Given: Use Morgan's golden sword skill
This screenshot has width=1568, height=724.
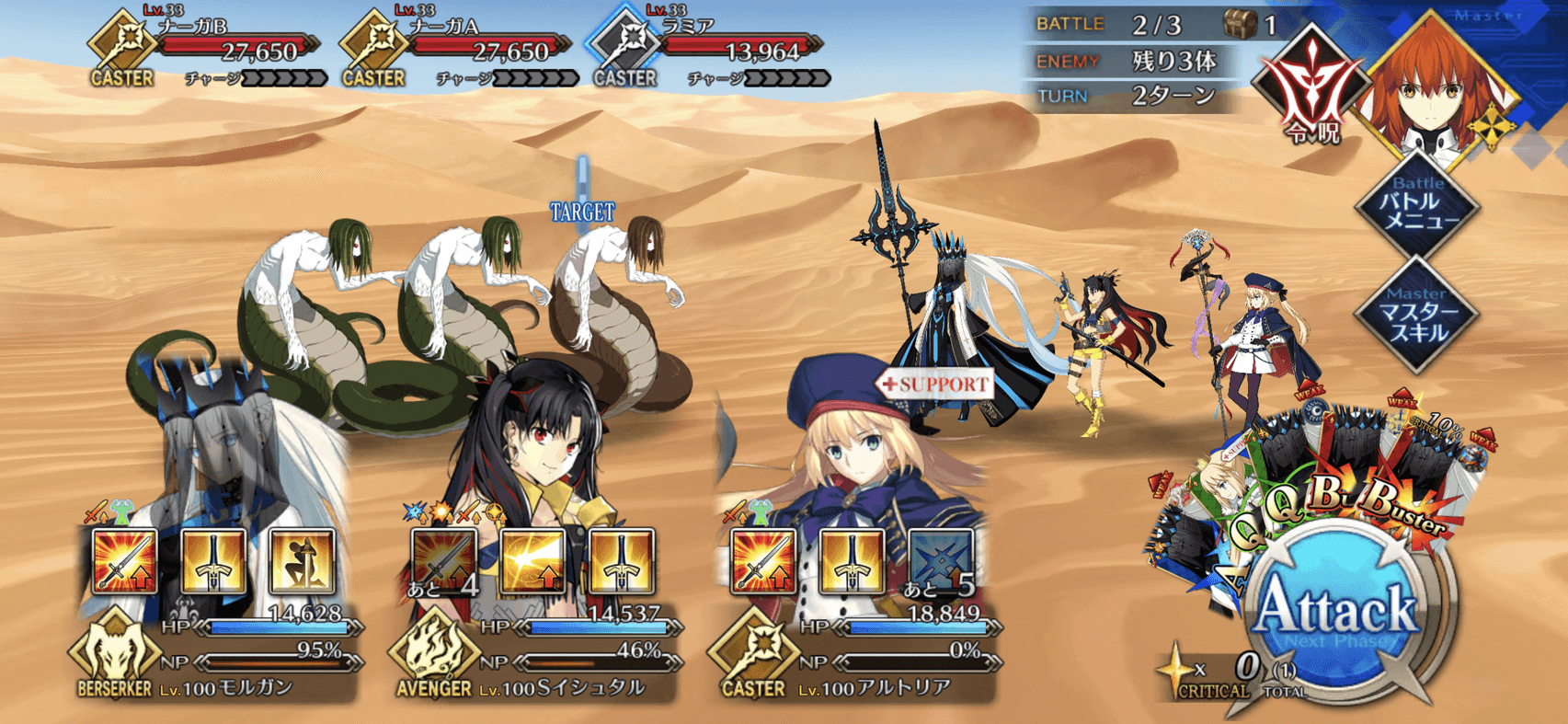Looking at the screenshot, I should [x=213, y=561].
